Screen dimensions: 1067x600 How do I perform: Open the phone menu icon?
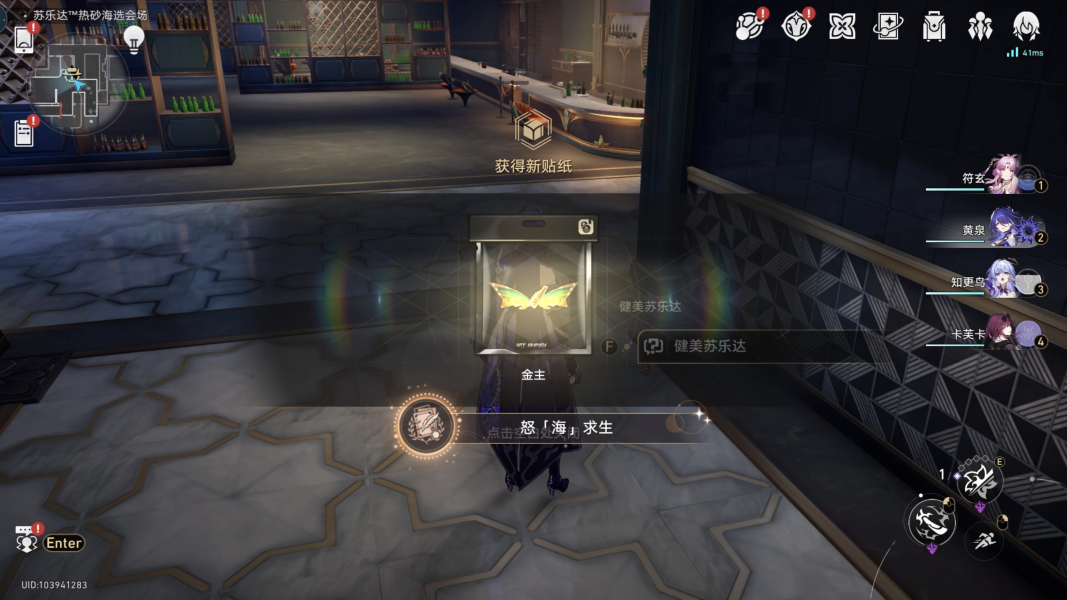24,39
